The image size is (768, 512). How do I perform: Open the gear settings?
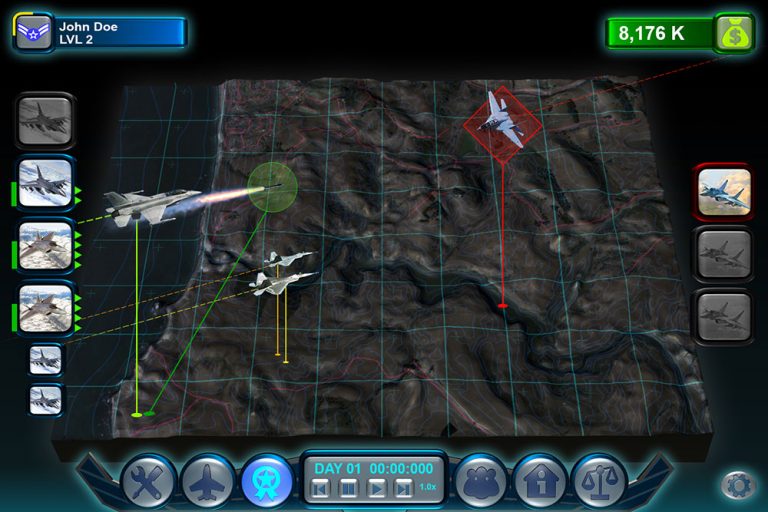pos(737,486)
